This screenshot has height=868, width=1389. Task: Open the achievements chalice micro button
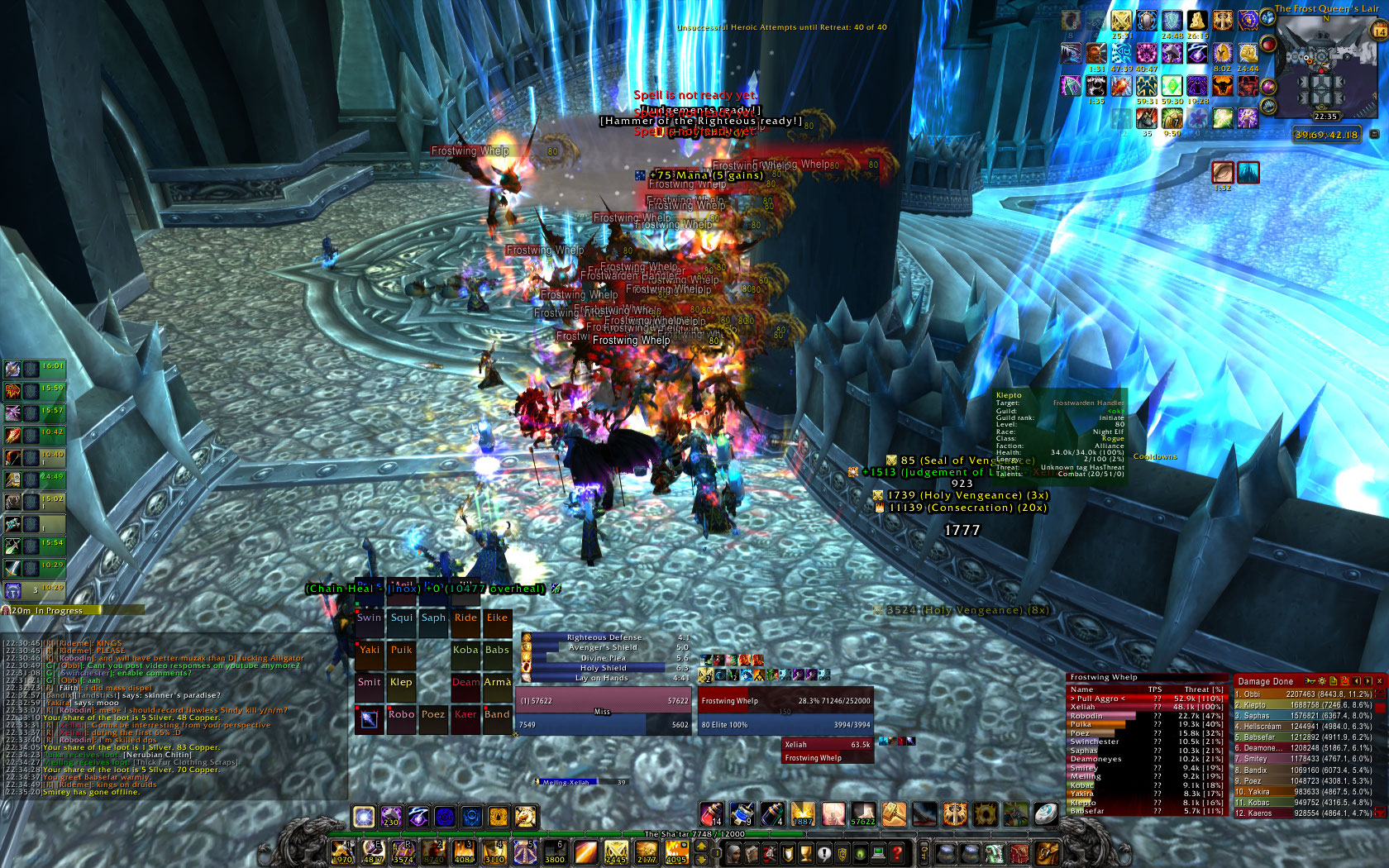(x=806, y=853)
